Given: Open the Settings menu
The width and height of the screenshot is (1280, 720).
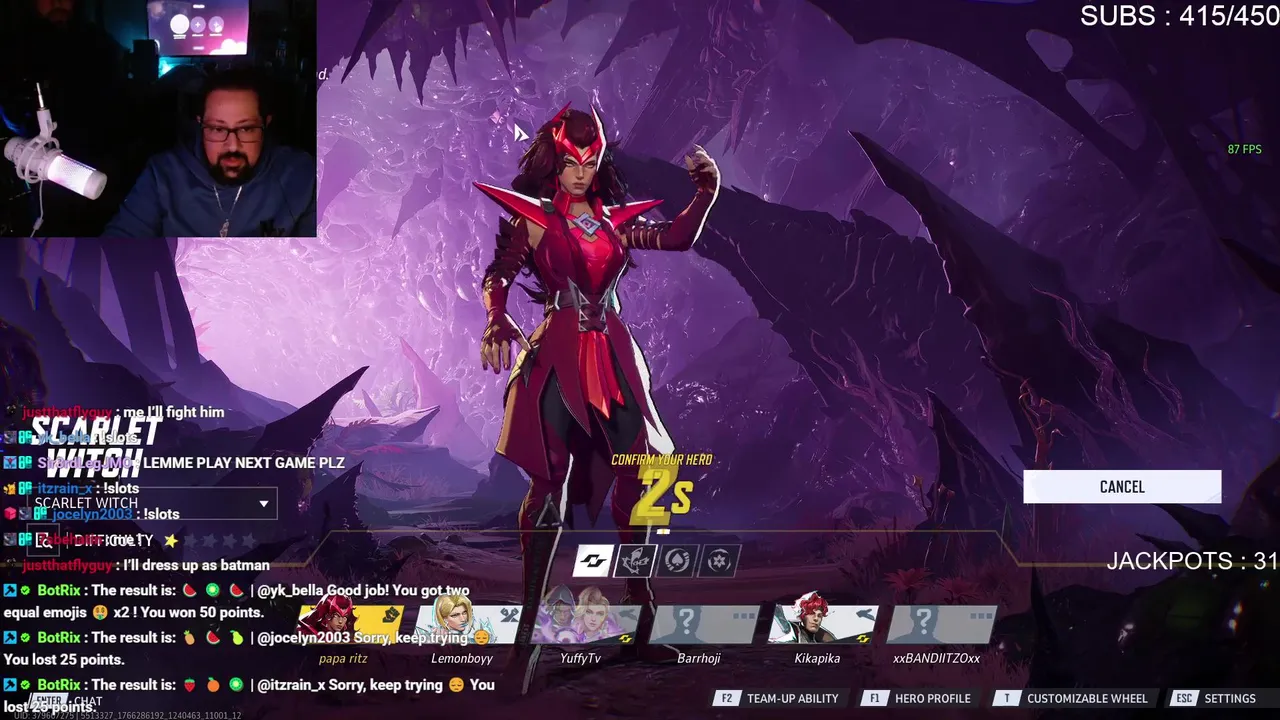Looking at the screenshot, I should point(1218,699).
